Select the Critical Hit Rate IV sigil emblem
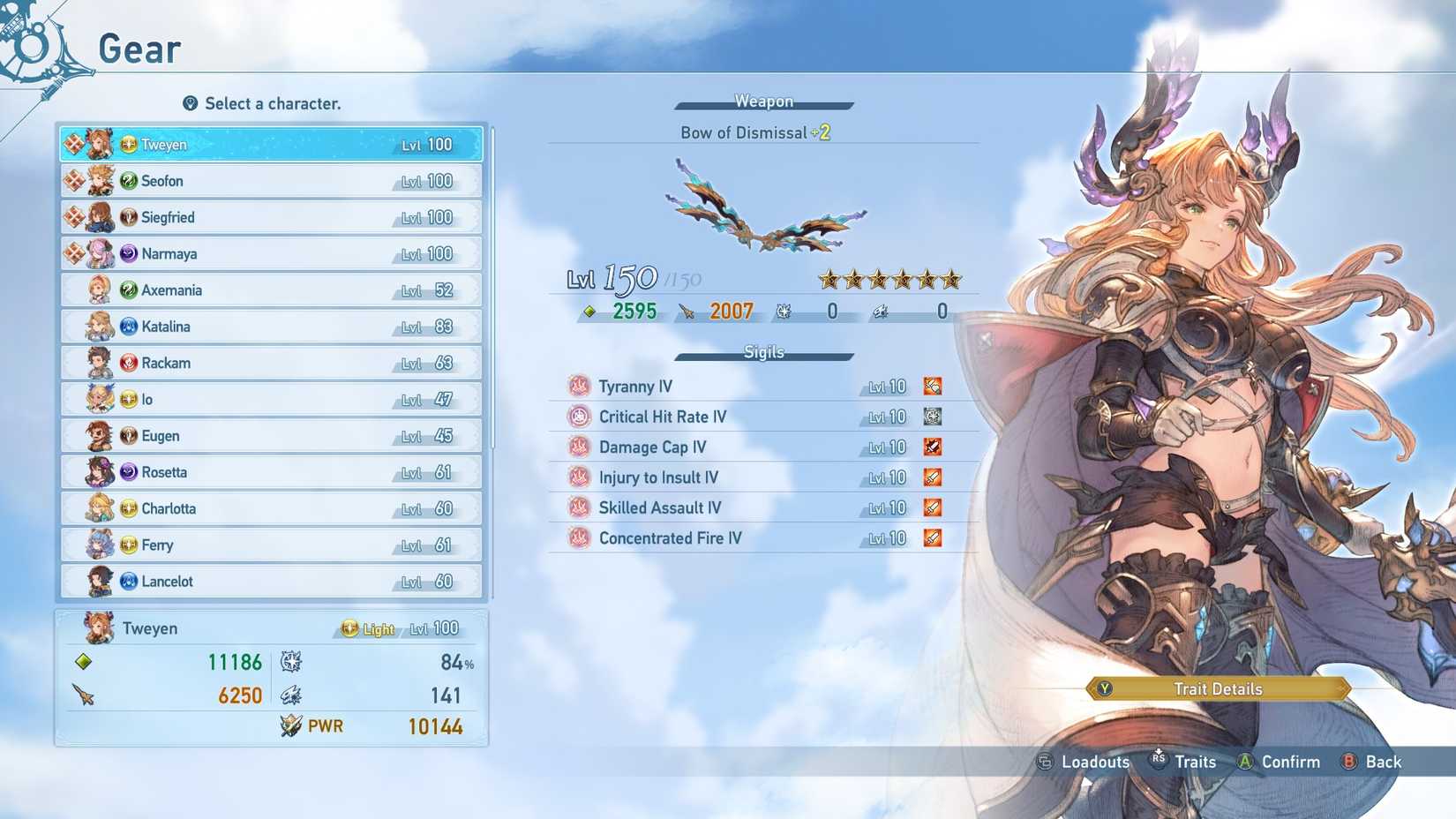 coord(580,416)
